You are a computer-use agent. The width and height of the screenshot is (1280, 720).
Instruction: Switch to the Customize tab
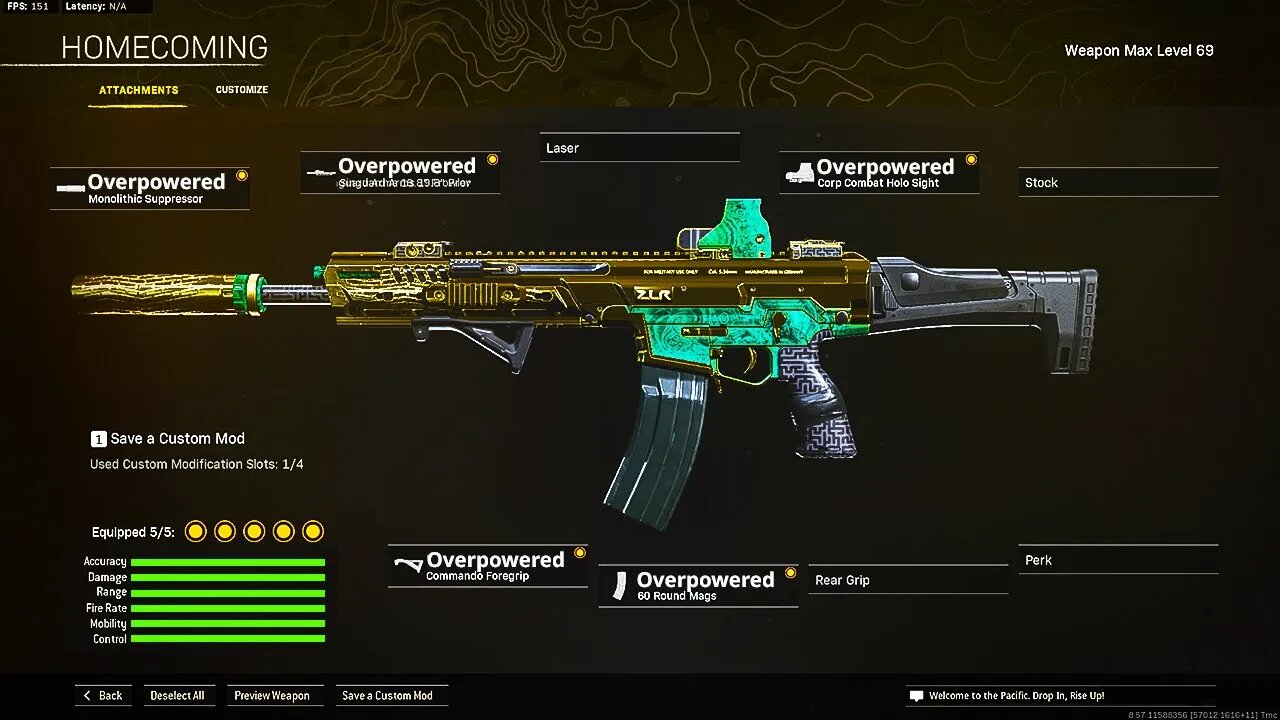[x=241, y=89]
